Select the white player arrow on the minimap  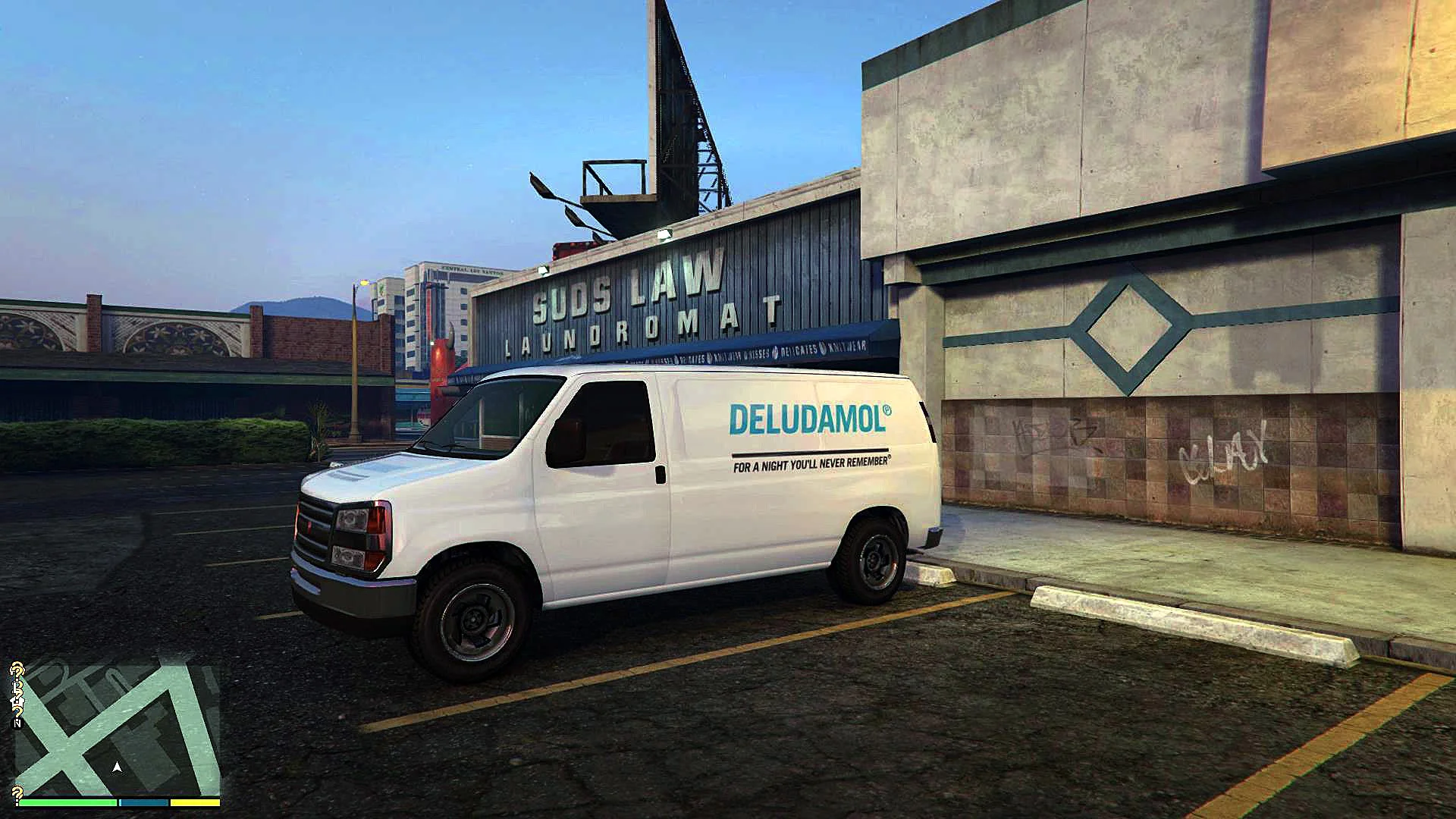pos(117,767)
